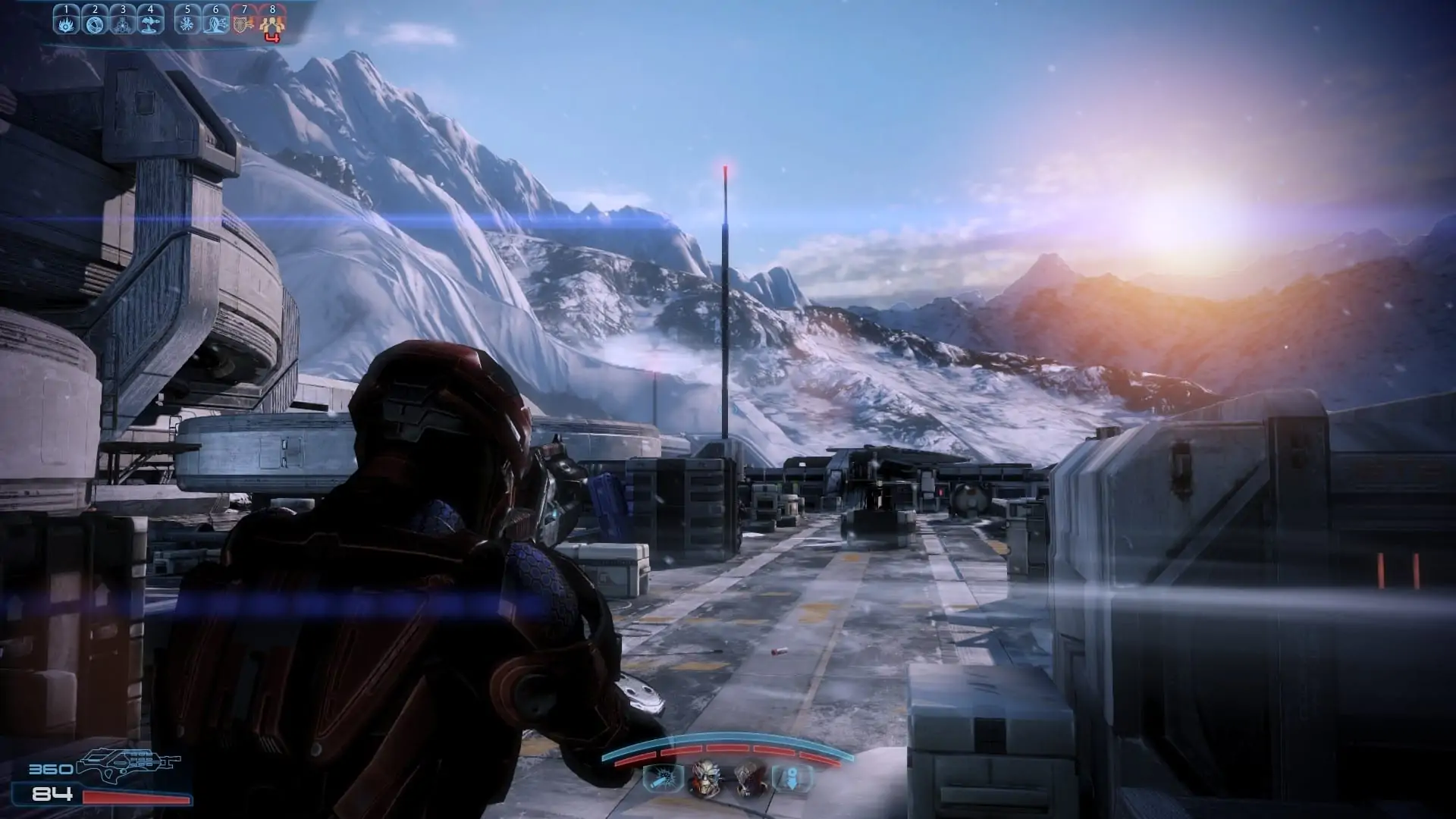
Task: Activate the biotic power in slot 6
Action: tap(215, 24)
